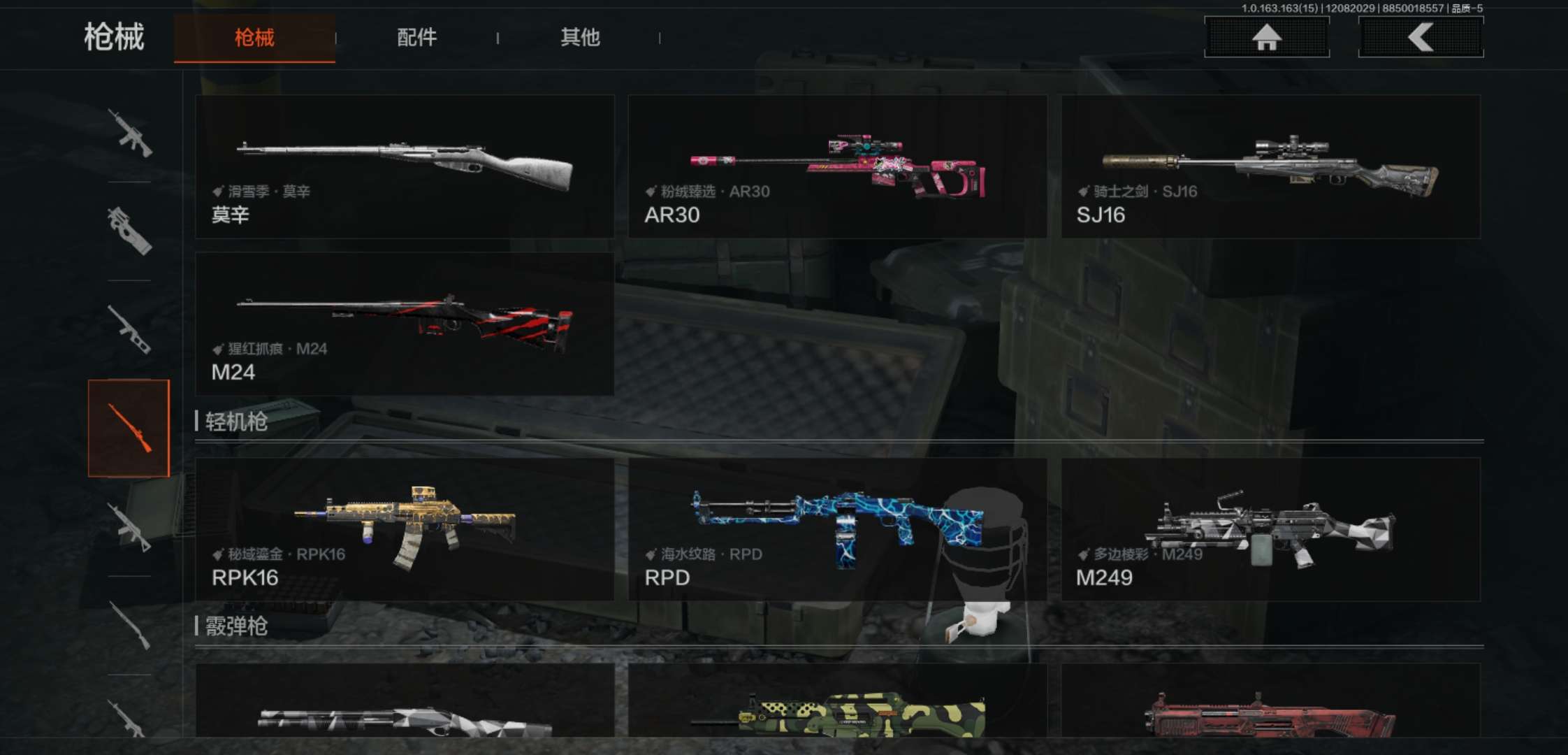Open the camouflage shotgun card

pyautogui.click(x=837, y=703)
